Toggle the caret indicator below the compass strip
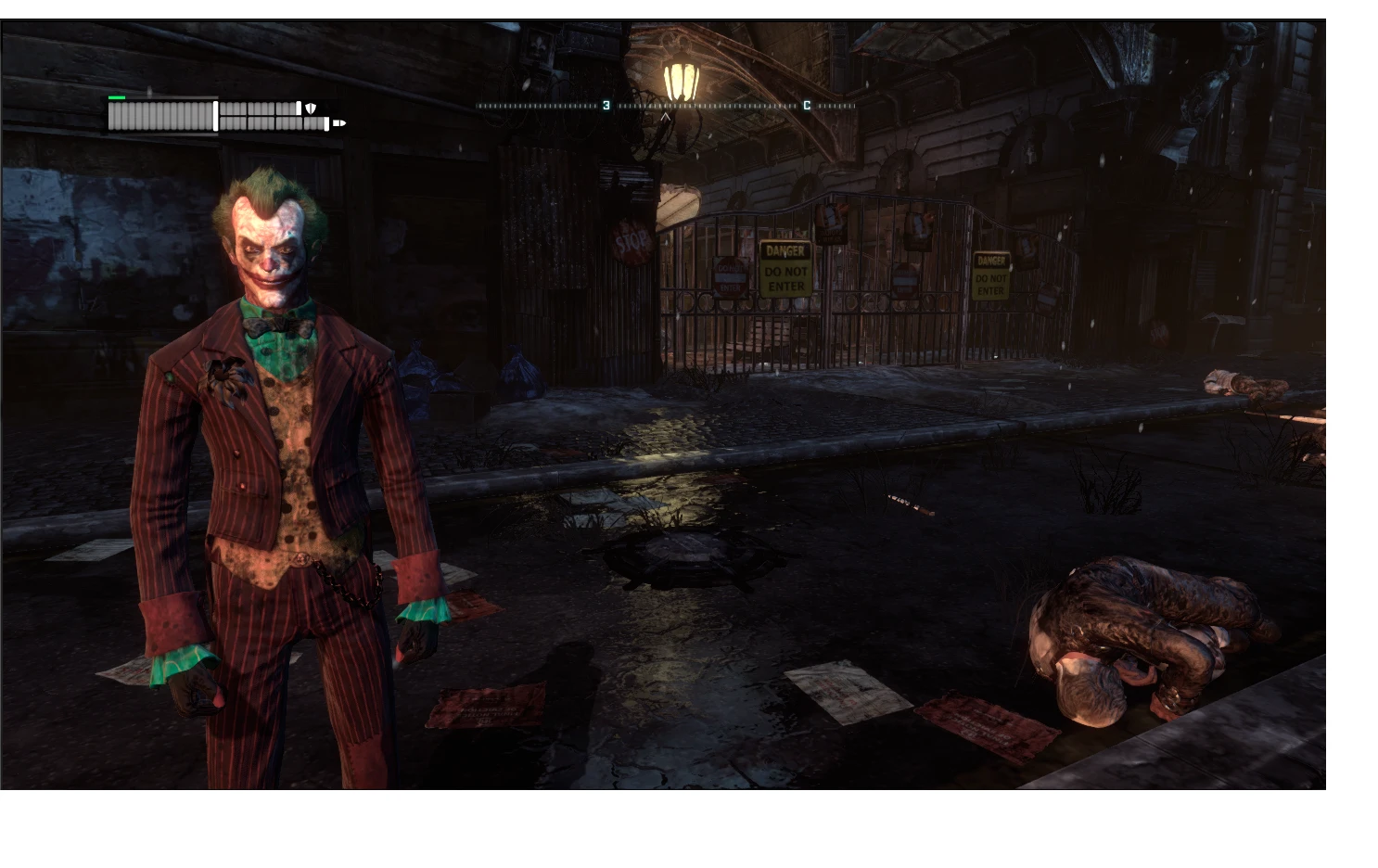 click(665, 119)
